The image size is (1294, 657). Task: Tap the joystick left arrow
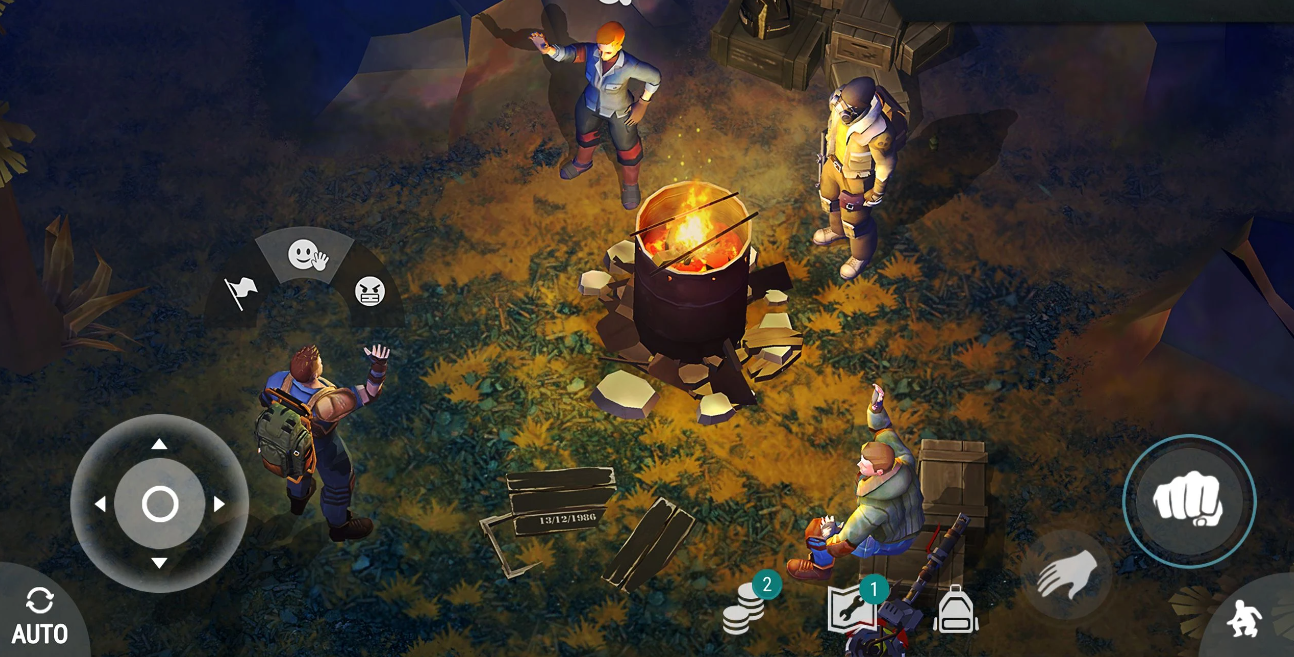coord(100,504)
